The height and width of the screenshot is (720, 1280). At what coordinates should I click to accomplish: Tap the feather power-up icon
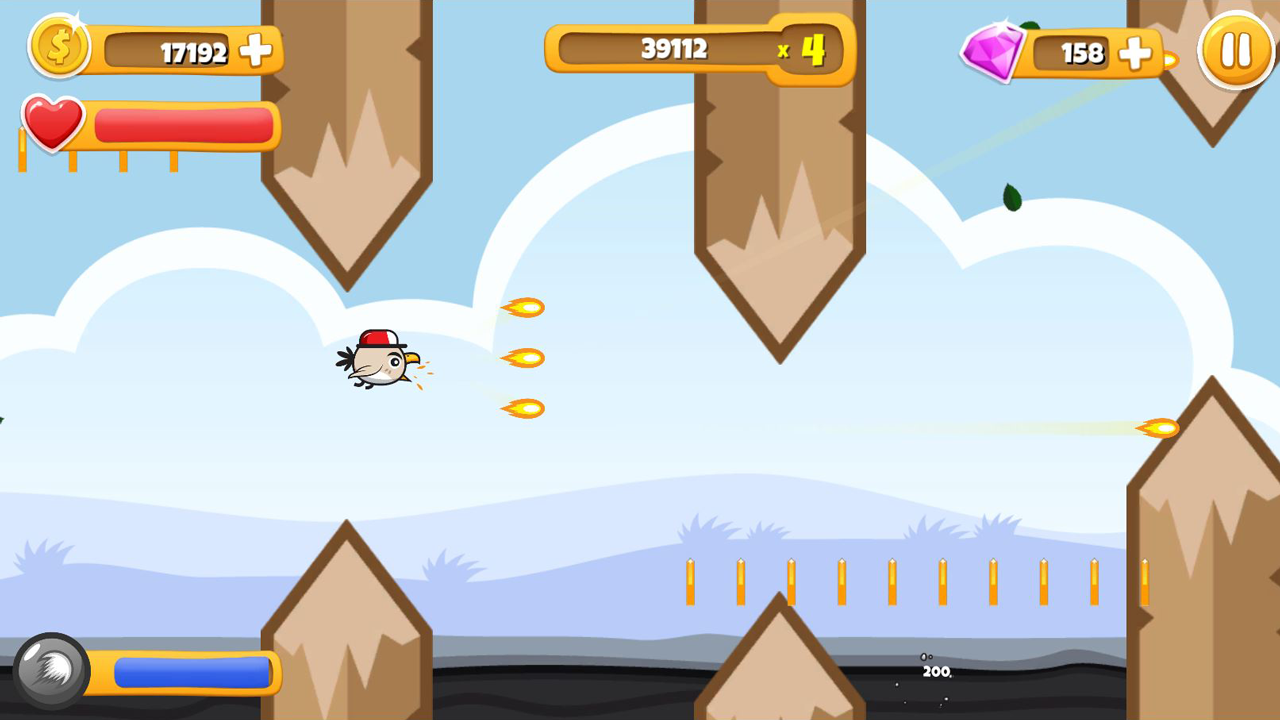point(51,672)
